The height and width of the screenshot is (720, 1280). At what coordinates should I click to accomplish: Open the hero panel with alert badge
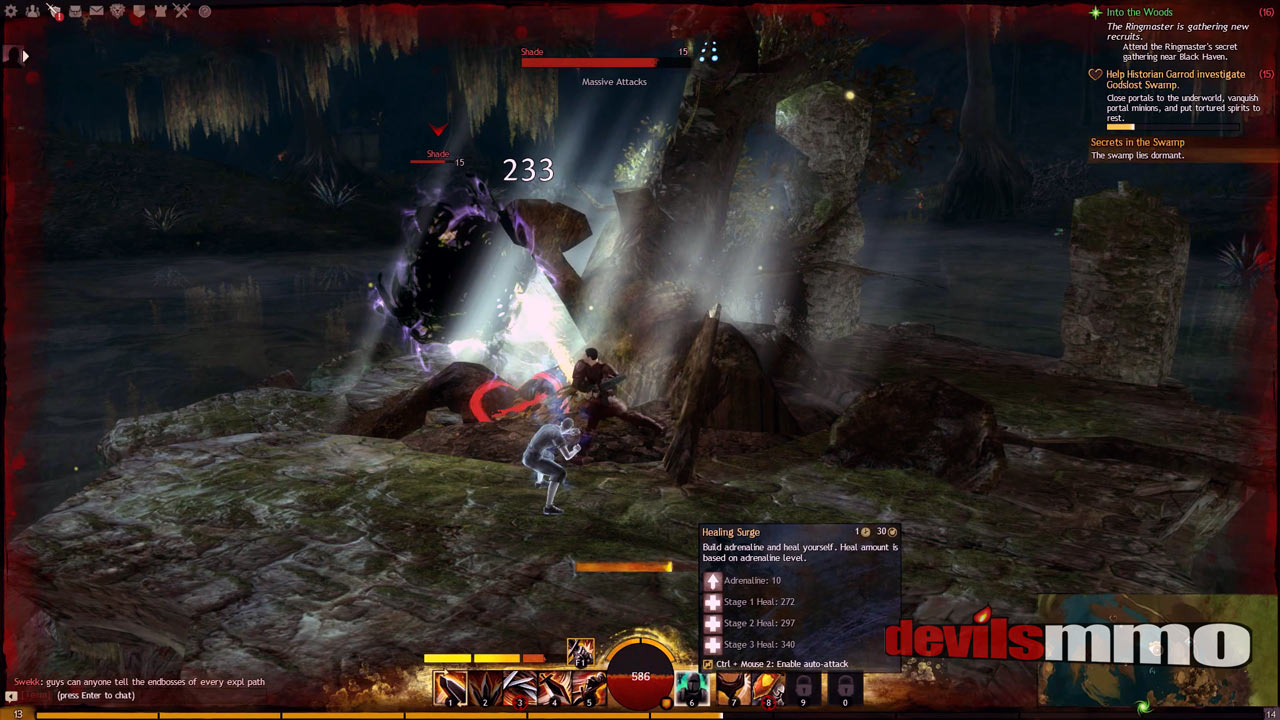tap(53, 11)
